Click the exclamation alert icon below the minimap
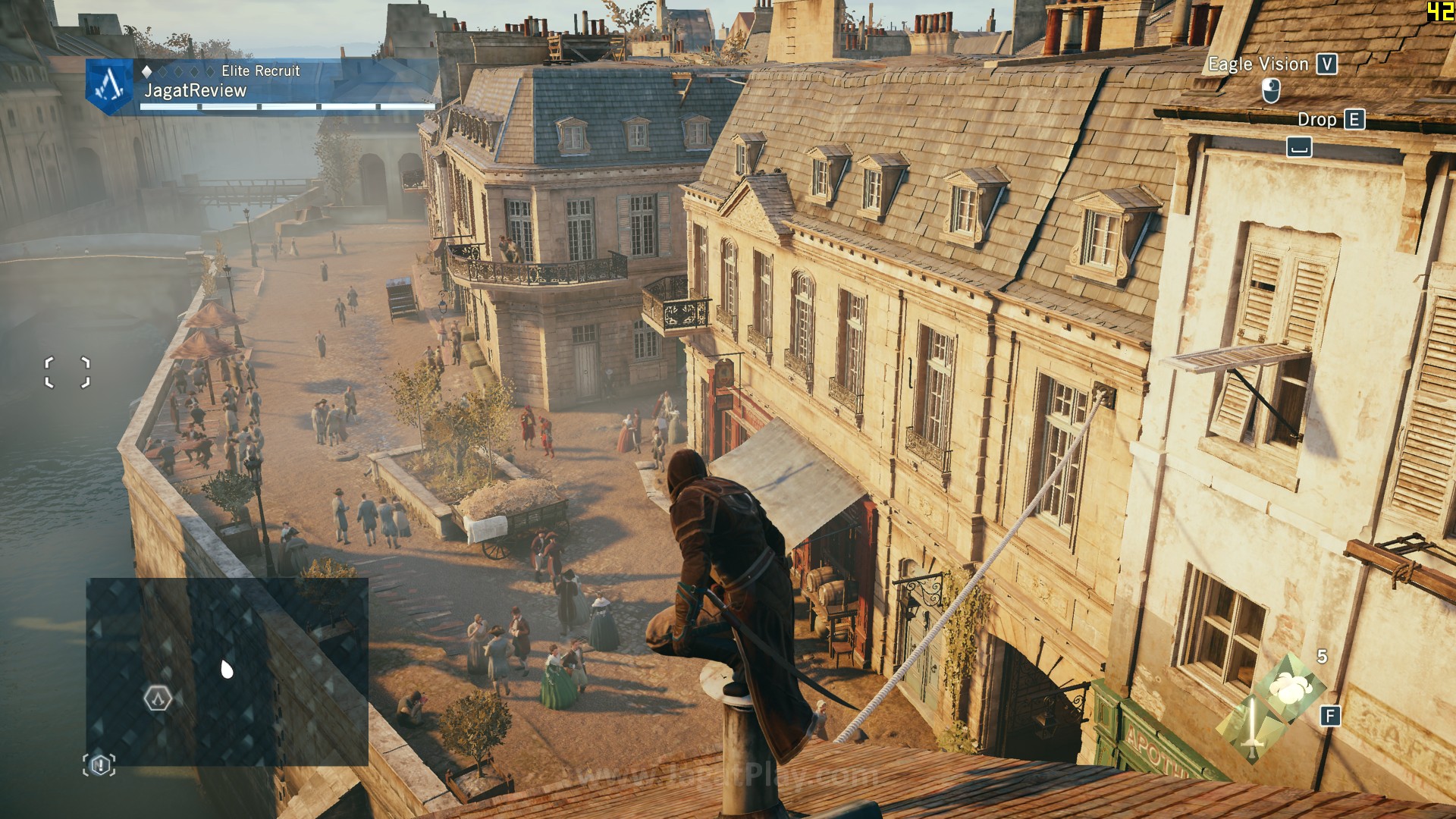Screen dimensions: 1456x819 [x=99, y=765]
